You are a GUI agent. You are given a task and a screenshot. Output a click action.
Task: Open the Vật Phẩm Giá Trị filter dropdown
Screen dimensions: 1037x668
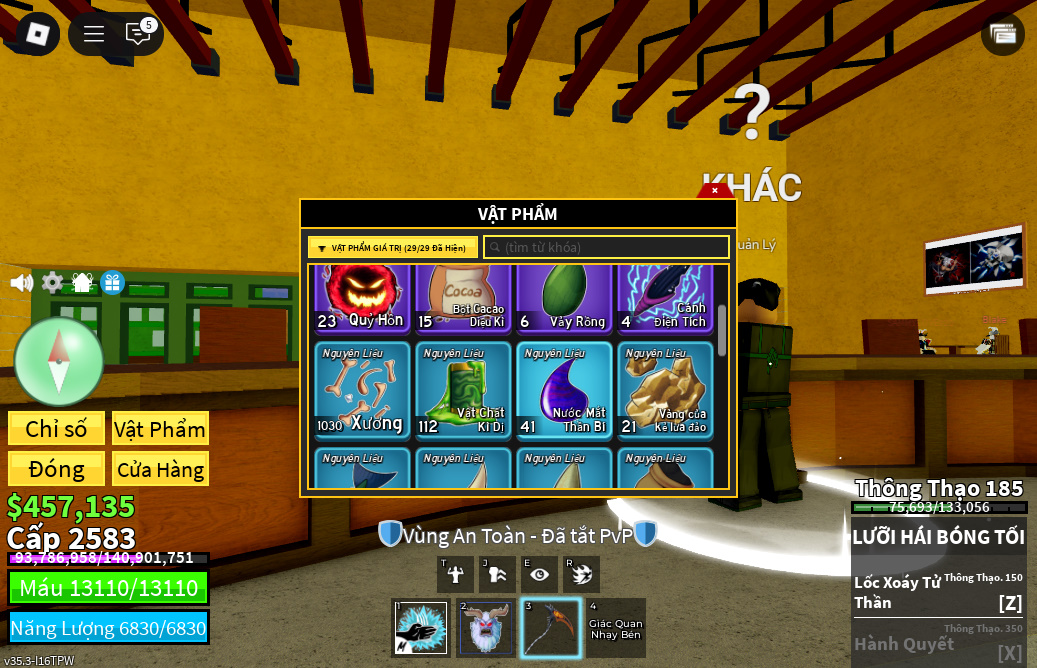tap(393, 248)
